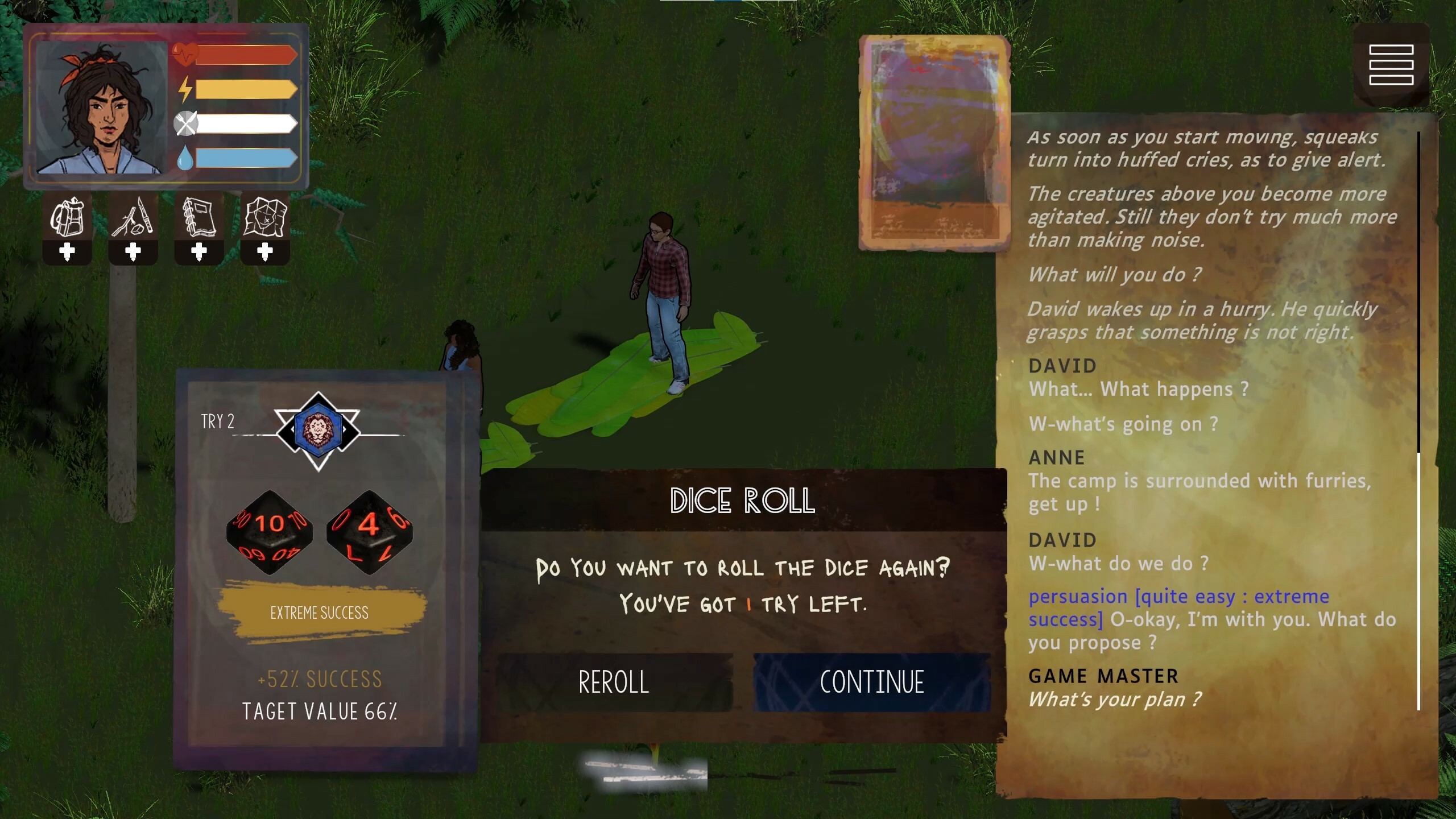The width and height of the screenshot is (1456, 819).
Task: Click the REROLL button
Action: tap(613, 681)
